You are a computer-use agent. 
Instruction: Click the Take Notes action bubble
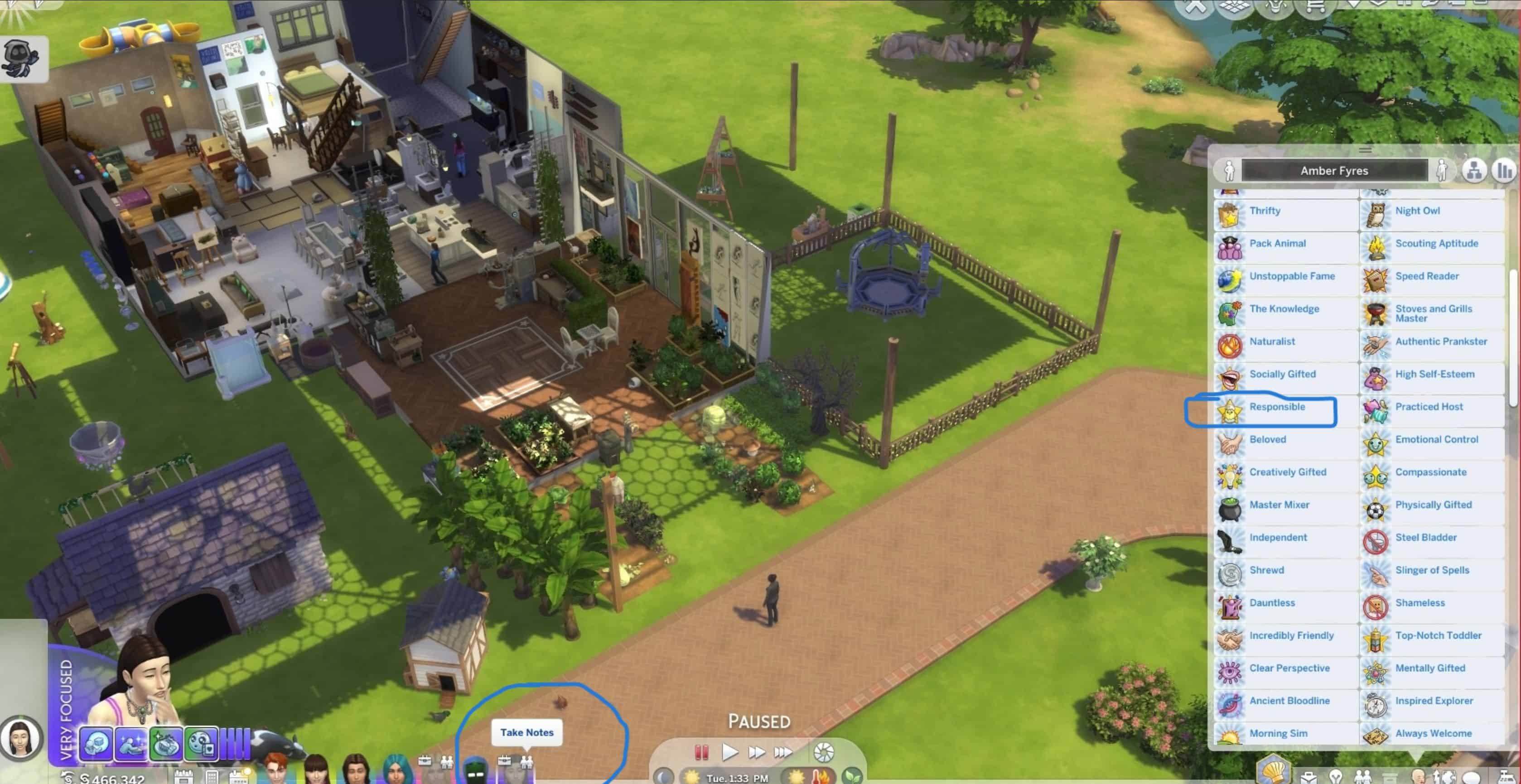526,733
